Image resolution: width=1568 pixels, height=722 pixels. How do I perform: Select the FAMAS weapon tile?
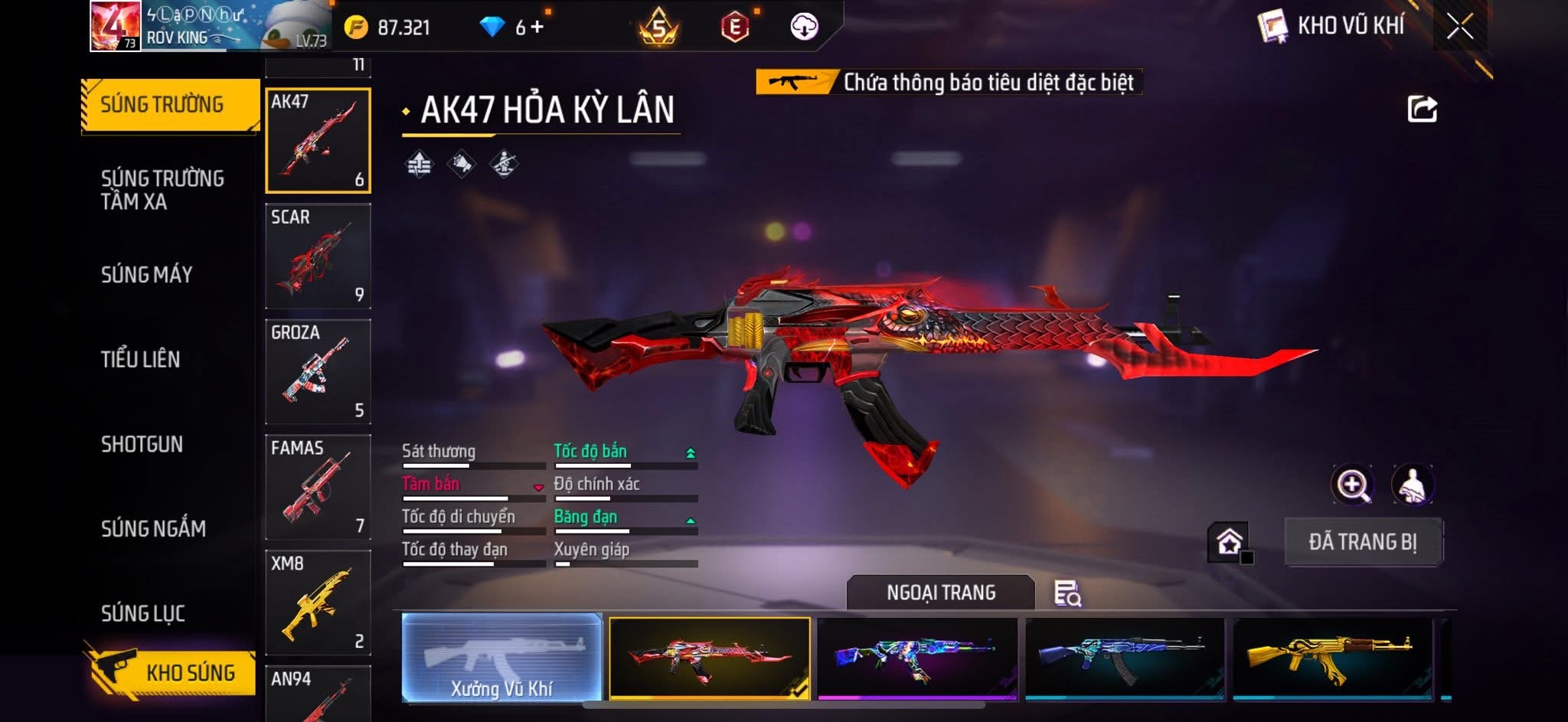[x=318, y=487]
